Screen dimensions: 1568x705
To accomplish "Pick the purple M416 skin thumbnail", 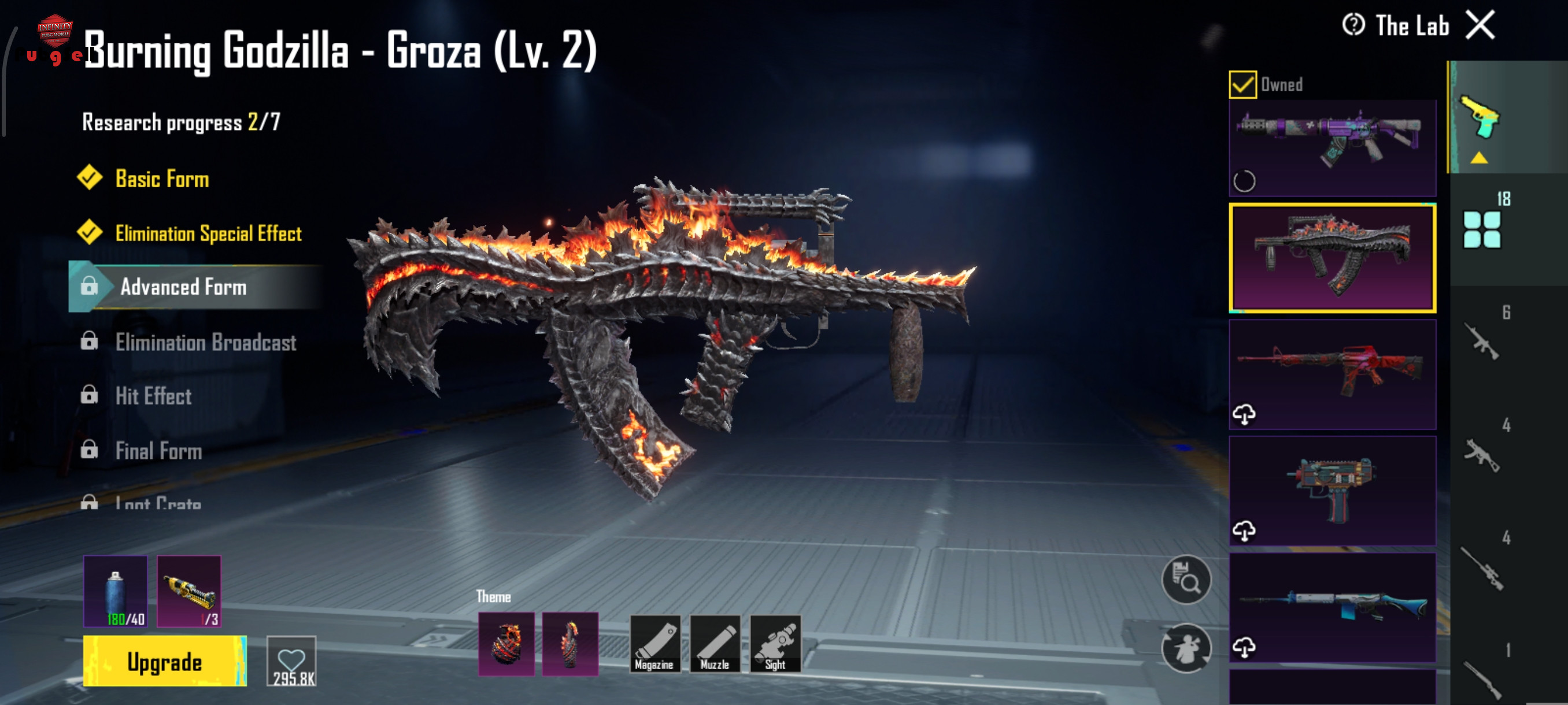I will 1332,147.
